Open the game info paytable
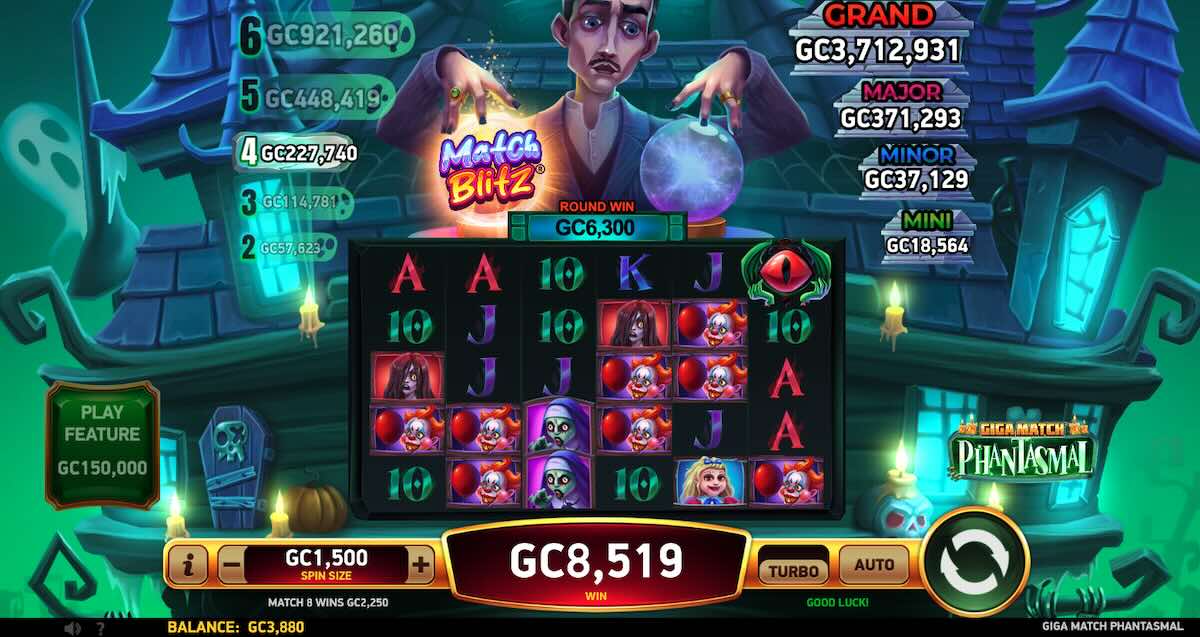This screenshot has height=637, width=1200. coord(188,566)
